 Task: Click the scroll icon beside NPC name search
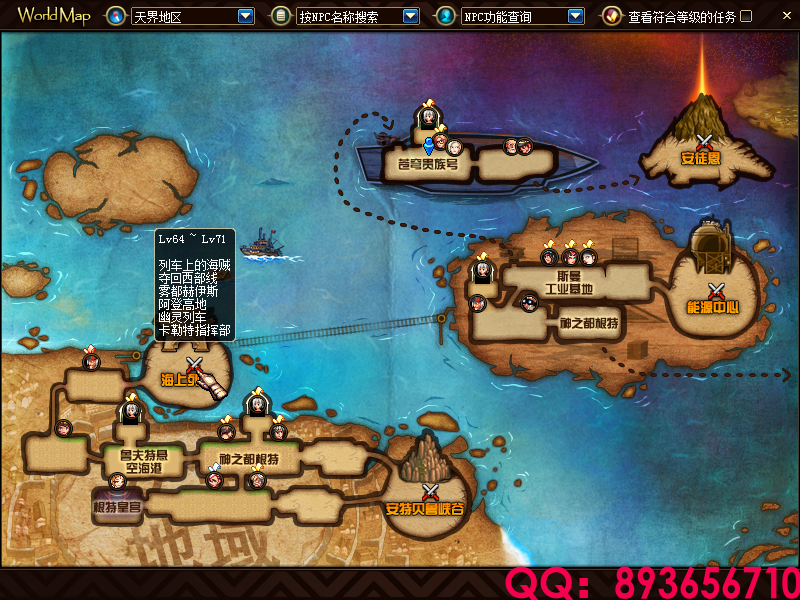(282, 17)
